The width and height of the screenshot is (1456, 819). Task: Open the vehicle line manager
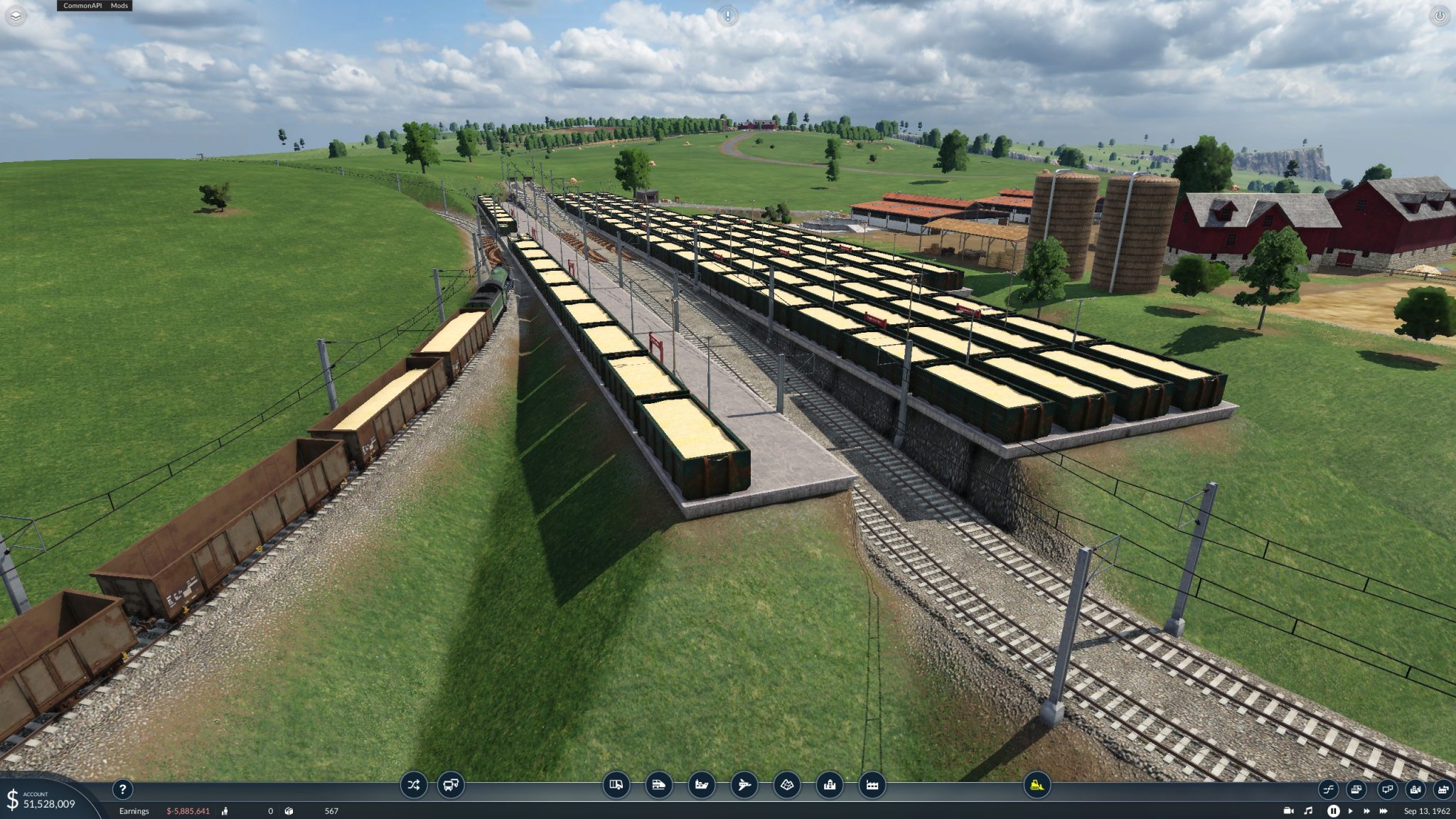(x=413, y=785)
